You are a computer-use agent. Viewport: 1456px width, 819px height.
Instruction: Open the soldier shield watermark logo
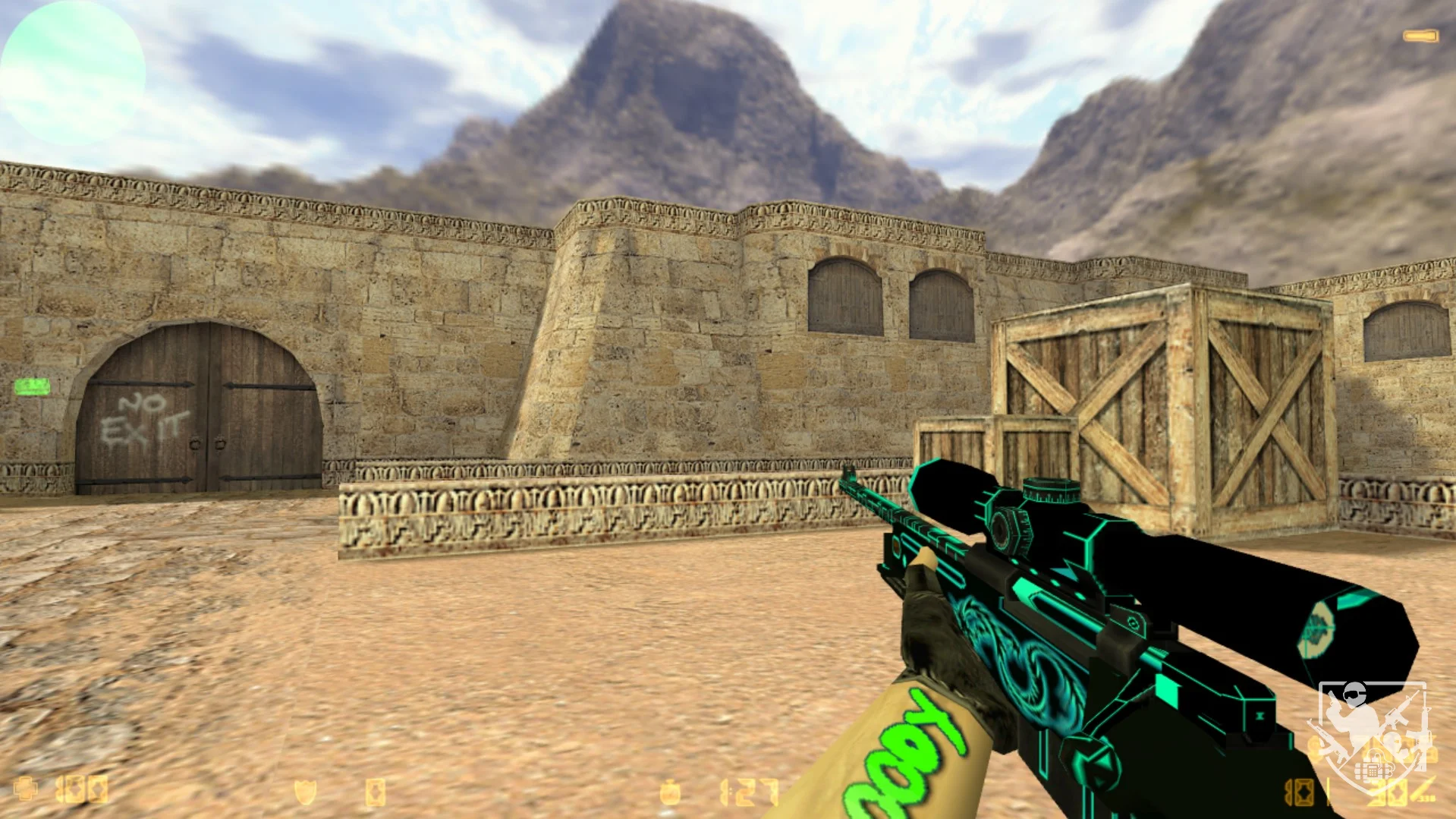tap(1372, 736)
